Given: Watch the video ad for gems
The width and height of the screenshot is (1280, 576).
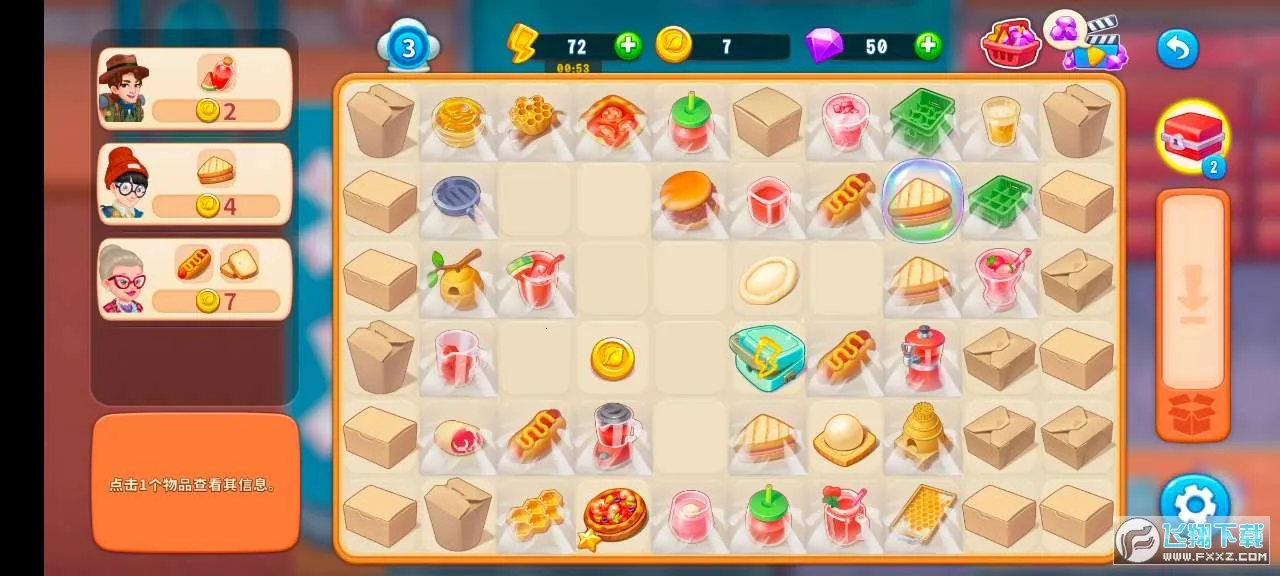Looking at the screenshot, I should [x=1094, y=43].
